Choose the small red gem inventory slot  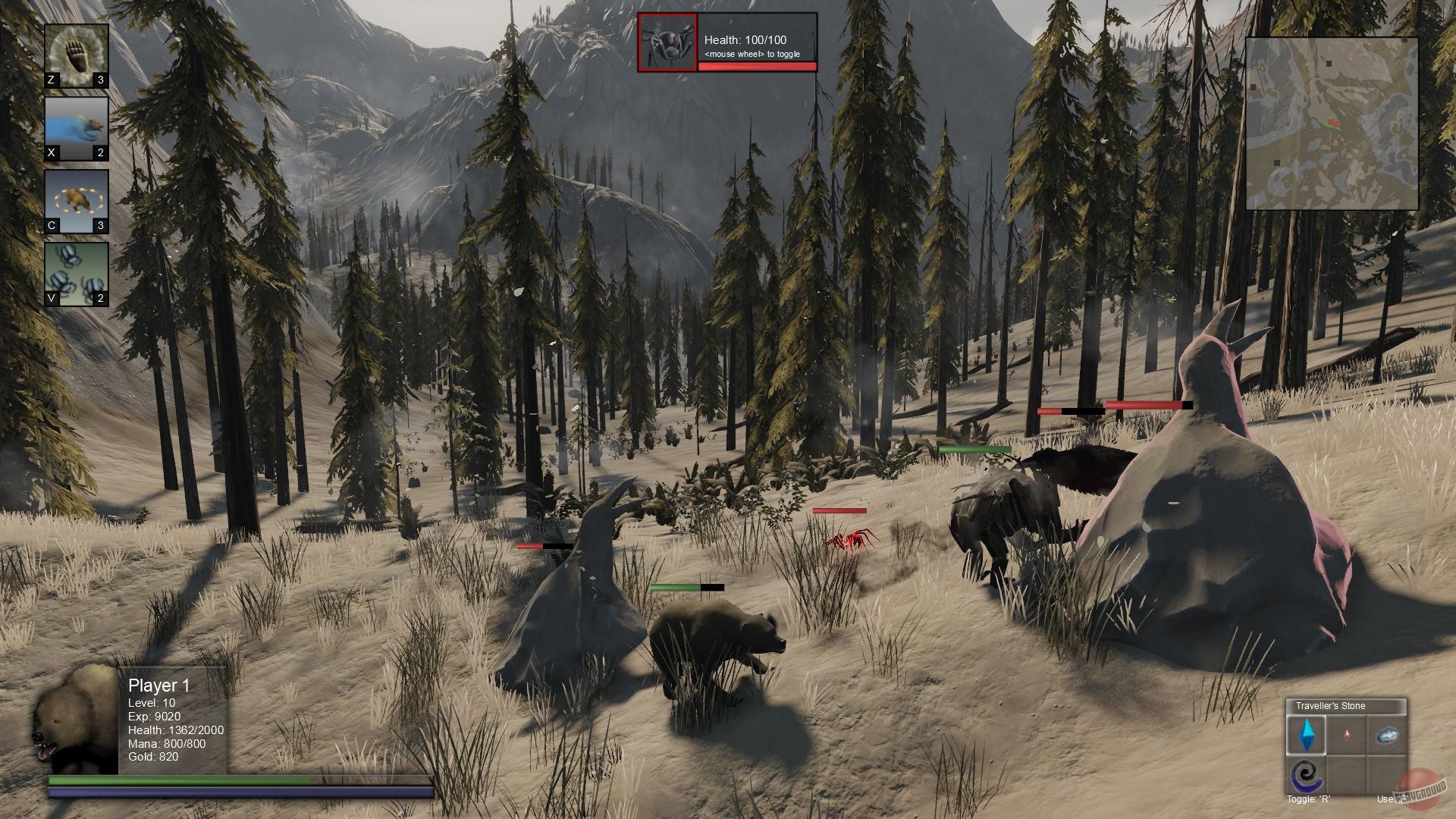tap(1347, 735)
